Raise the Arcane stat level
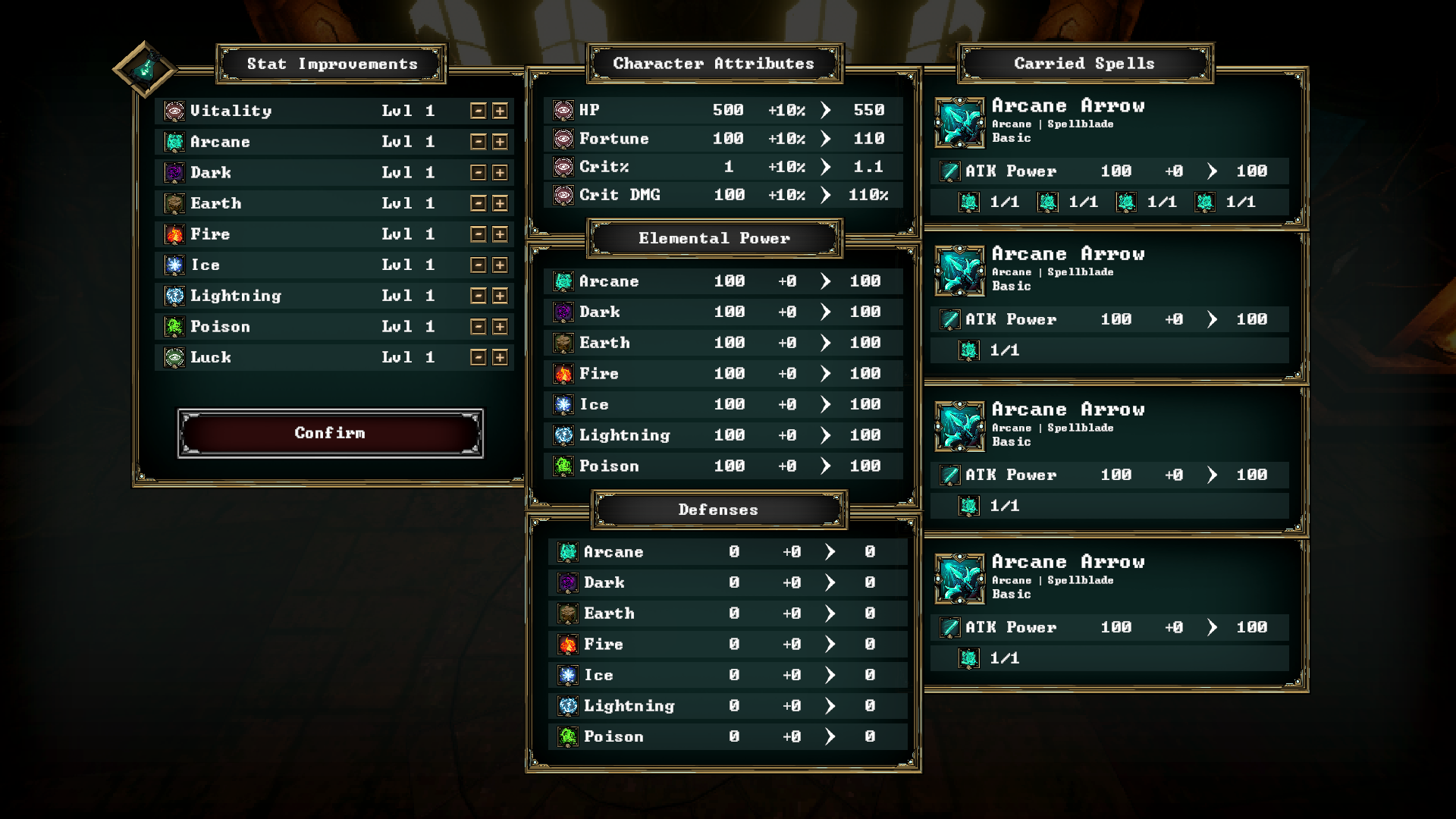1456x819 pixels. pyautogui.click(x=500, y=142)
